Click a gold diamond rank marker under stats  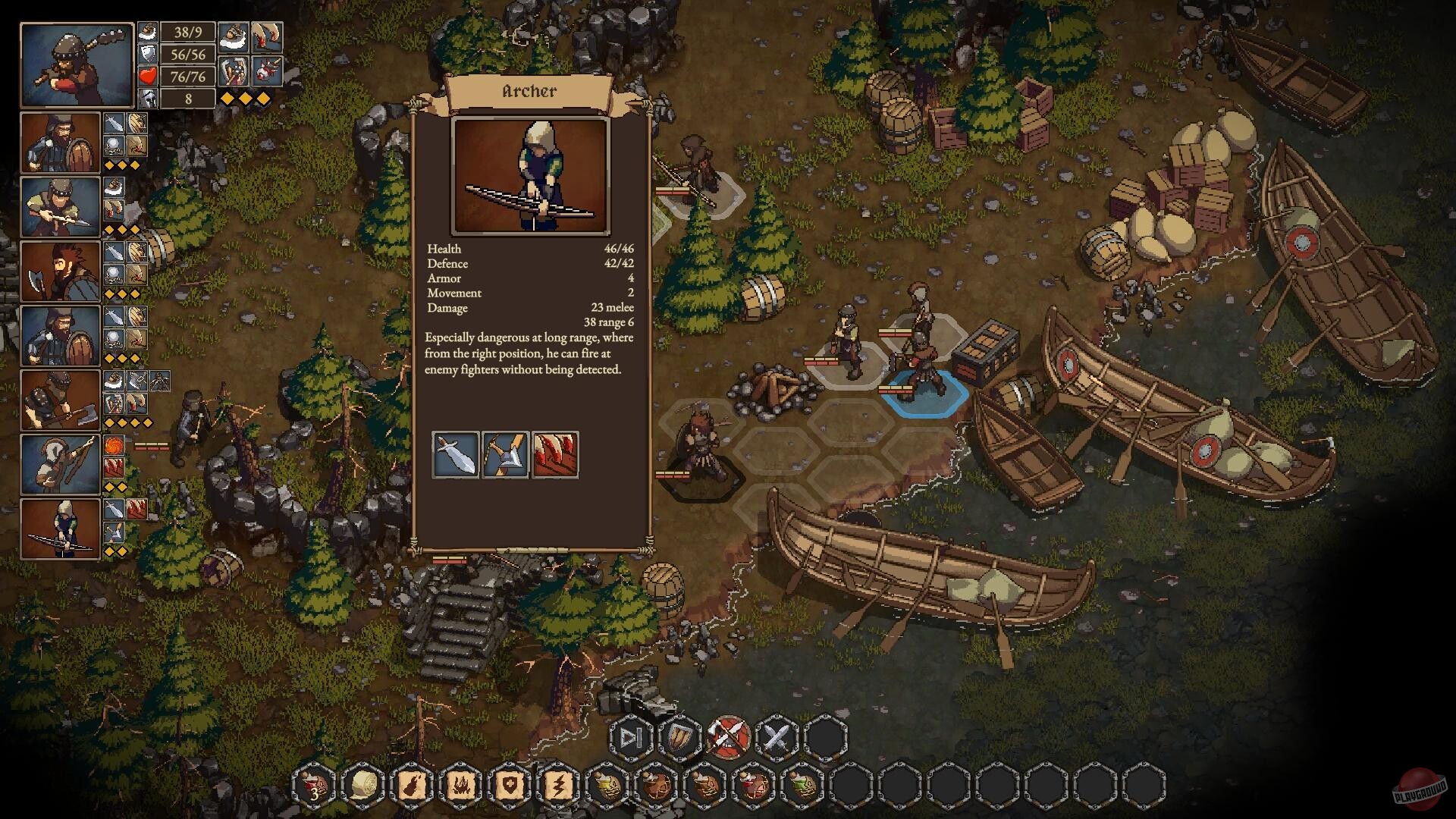point(227,97)
